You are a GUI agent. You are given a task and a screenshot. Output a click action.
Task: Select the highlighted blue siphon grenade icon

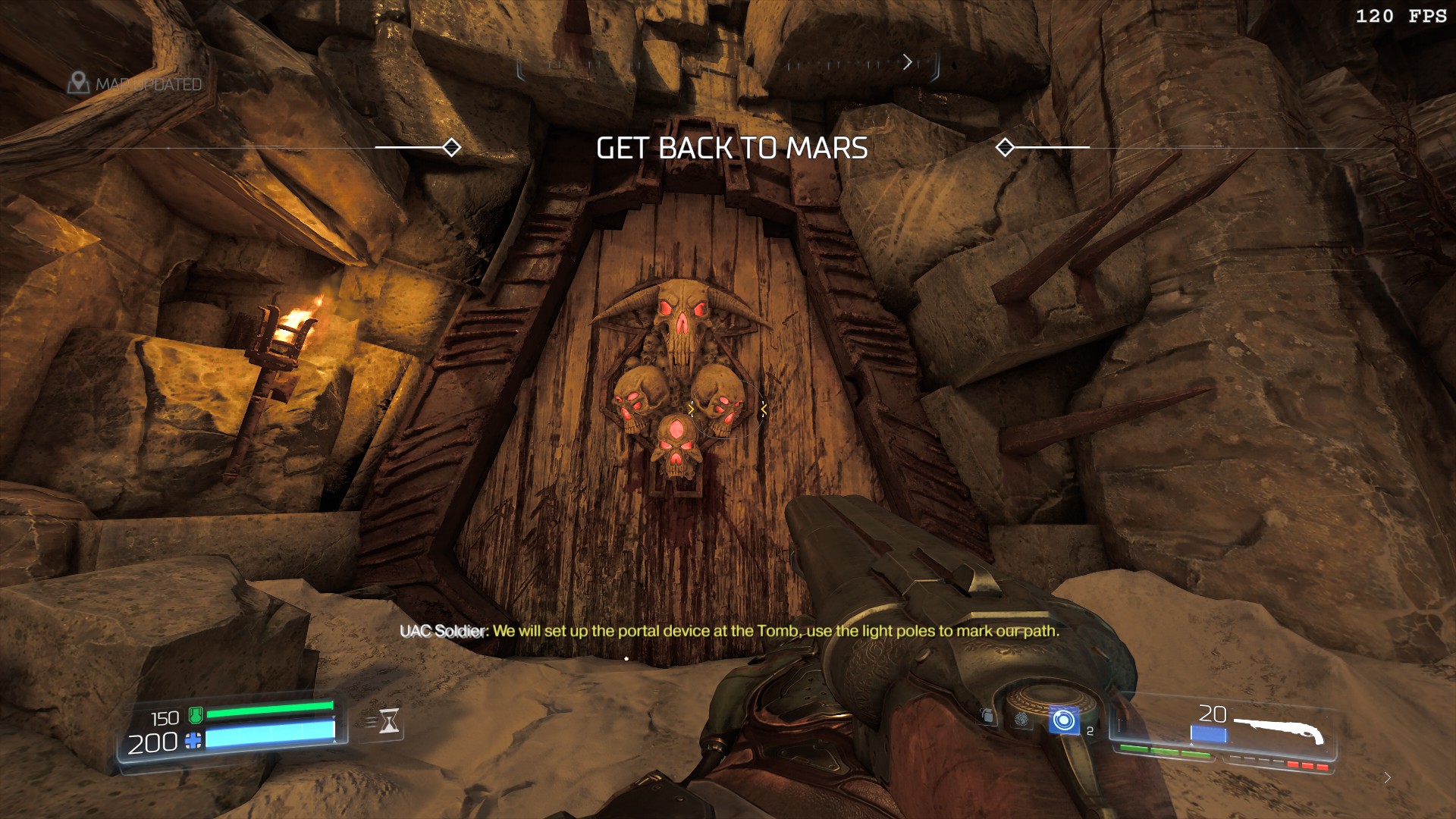click(1063, 720)
